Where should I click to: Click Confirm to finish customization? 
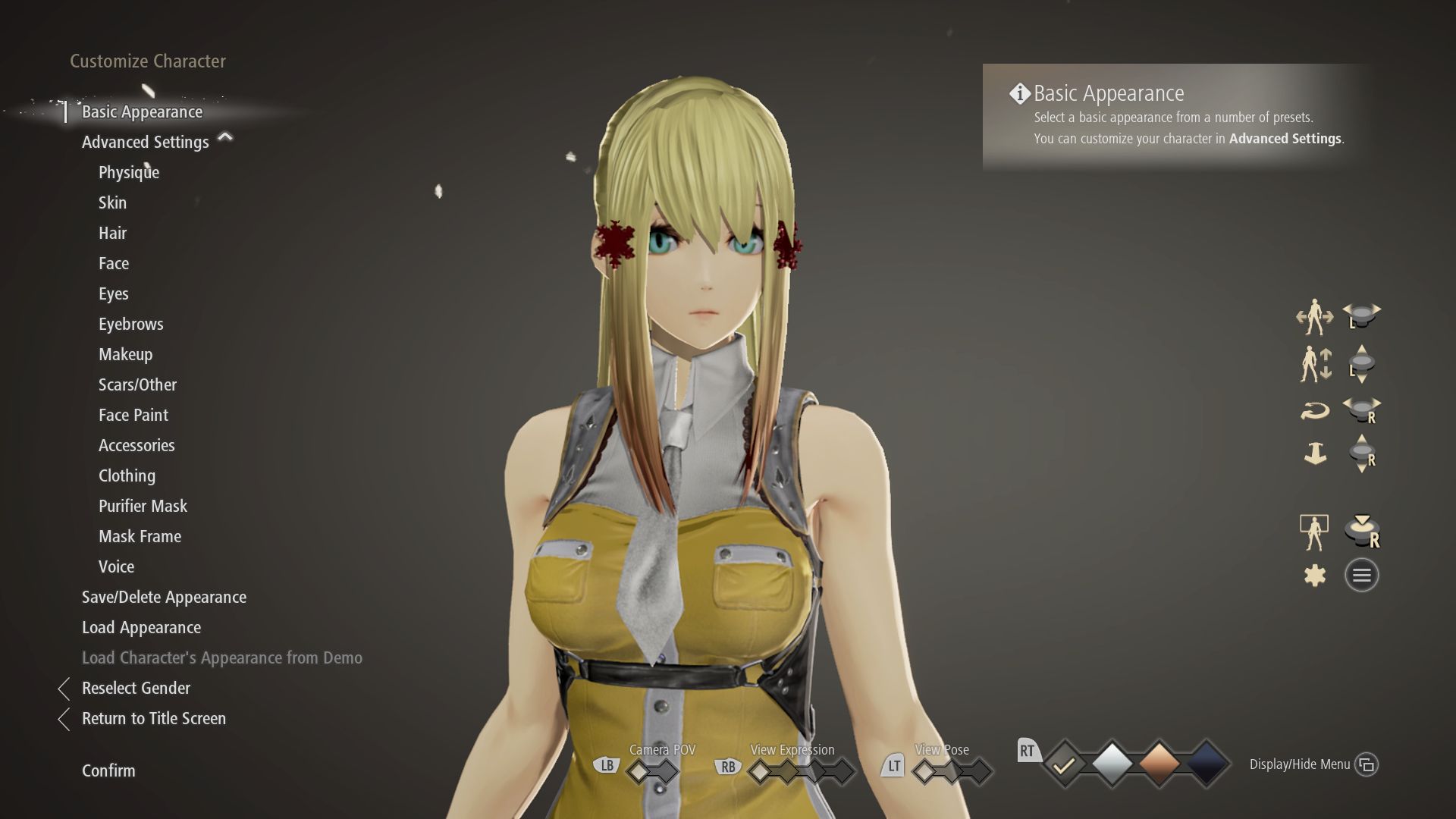tap(108, 770)
